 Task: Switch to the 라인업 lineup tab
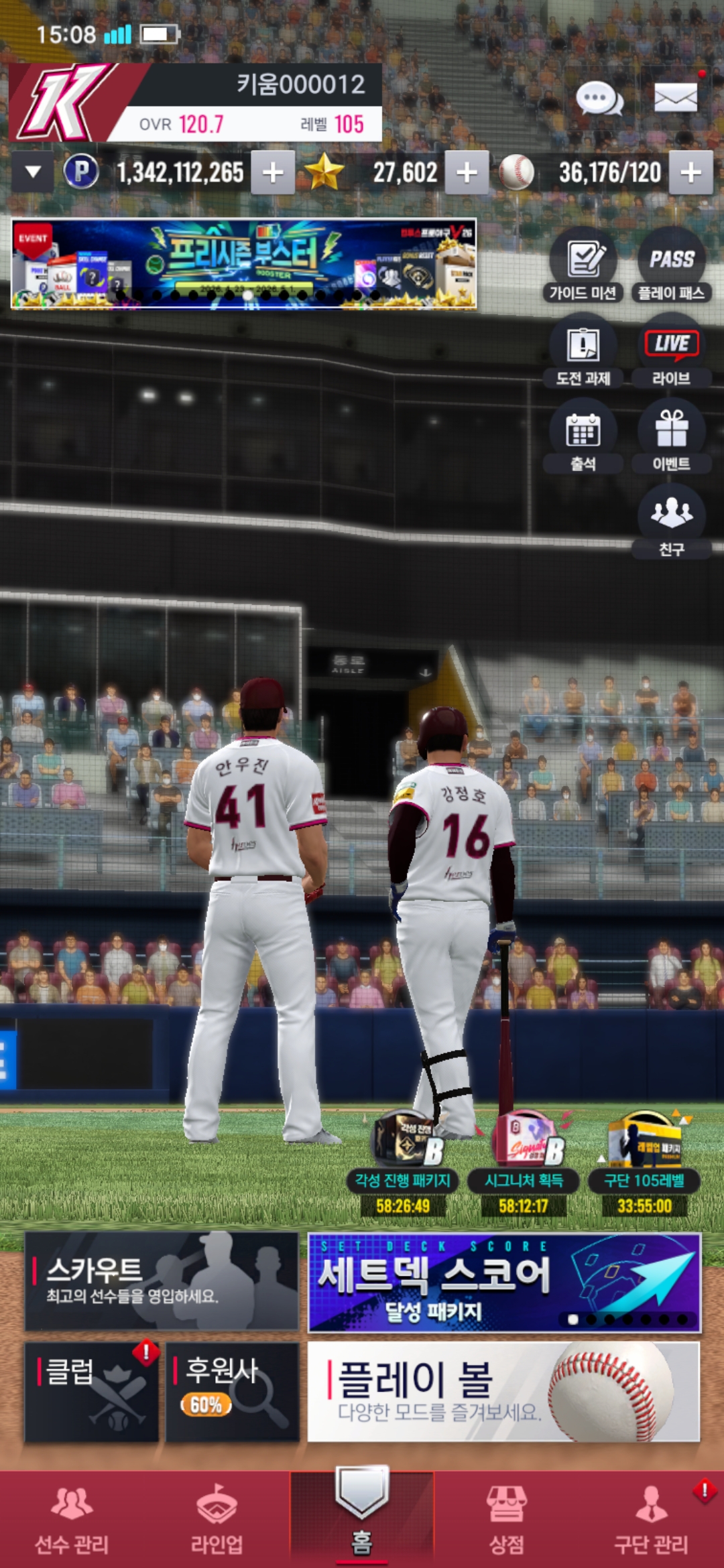tap(217, 1519)
